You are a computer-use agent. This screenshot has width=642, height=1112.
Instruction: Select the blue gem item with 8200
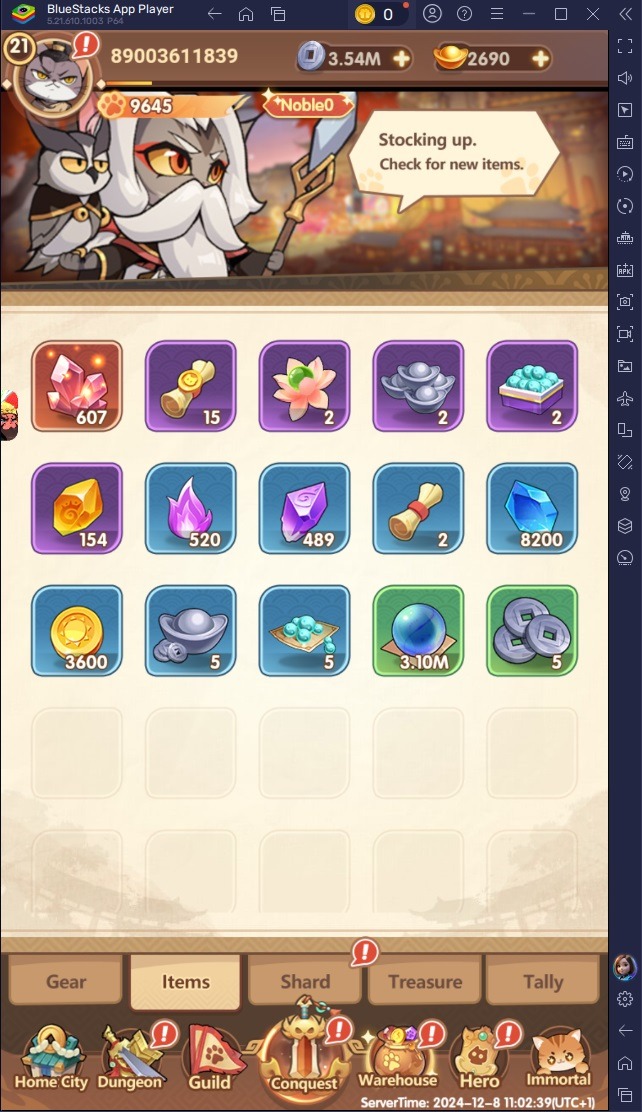tap(532, 509)
